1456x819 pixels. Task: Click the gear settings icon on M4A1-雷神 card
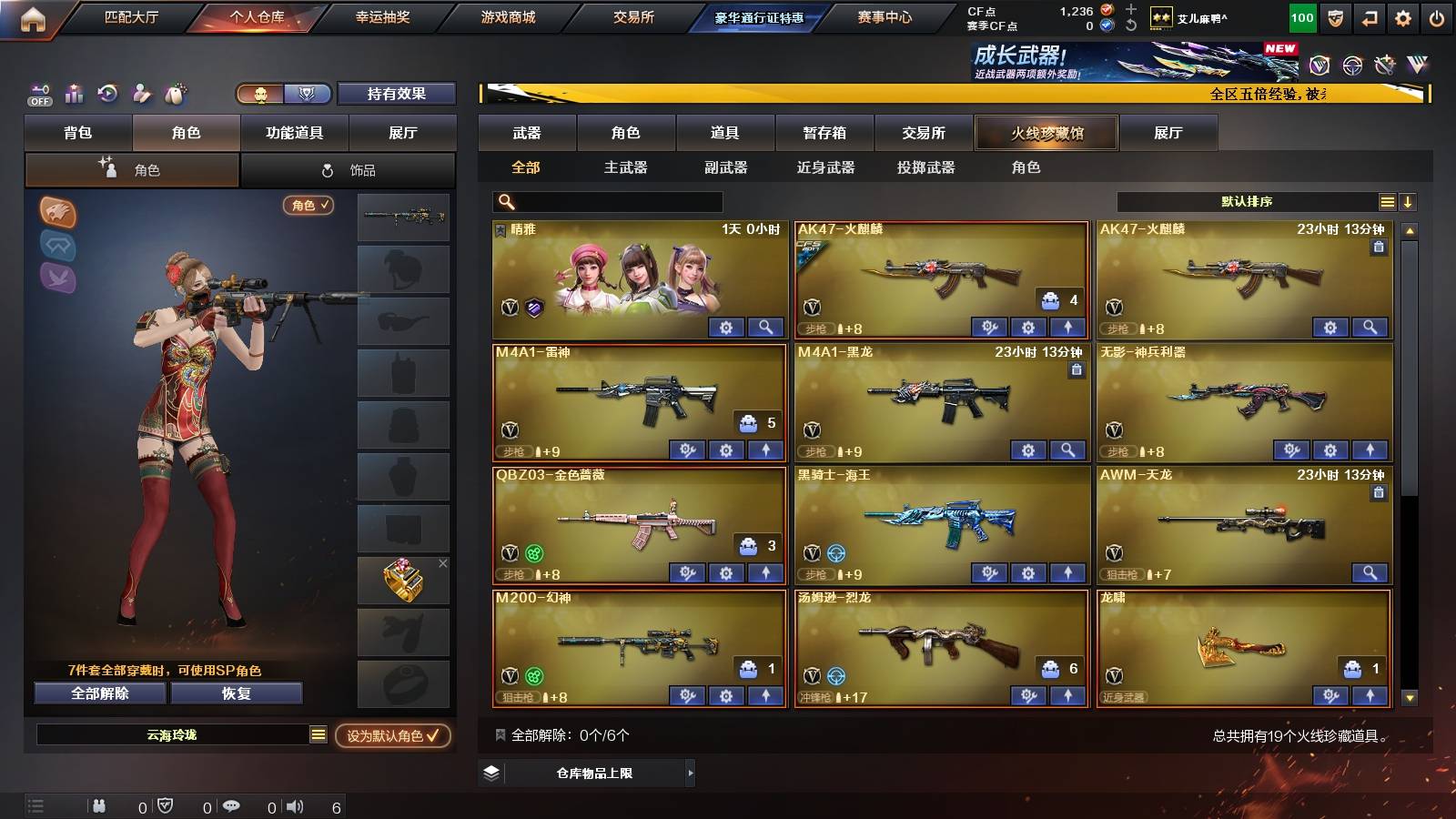point(724,450)
